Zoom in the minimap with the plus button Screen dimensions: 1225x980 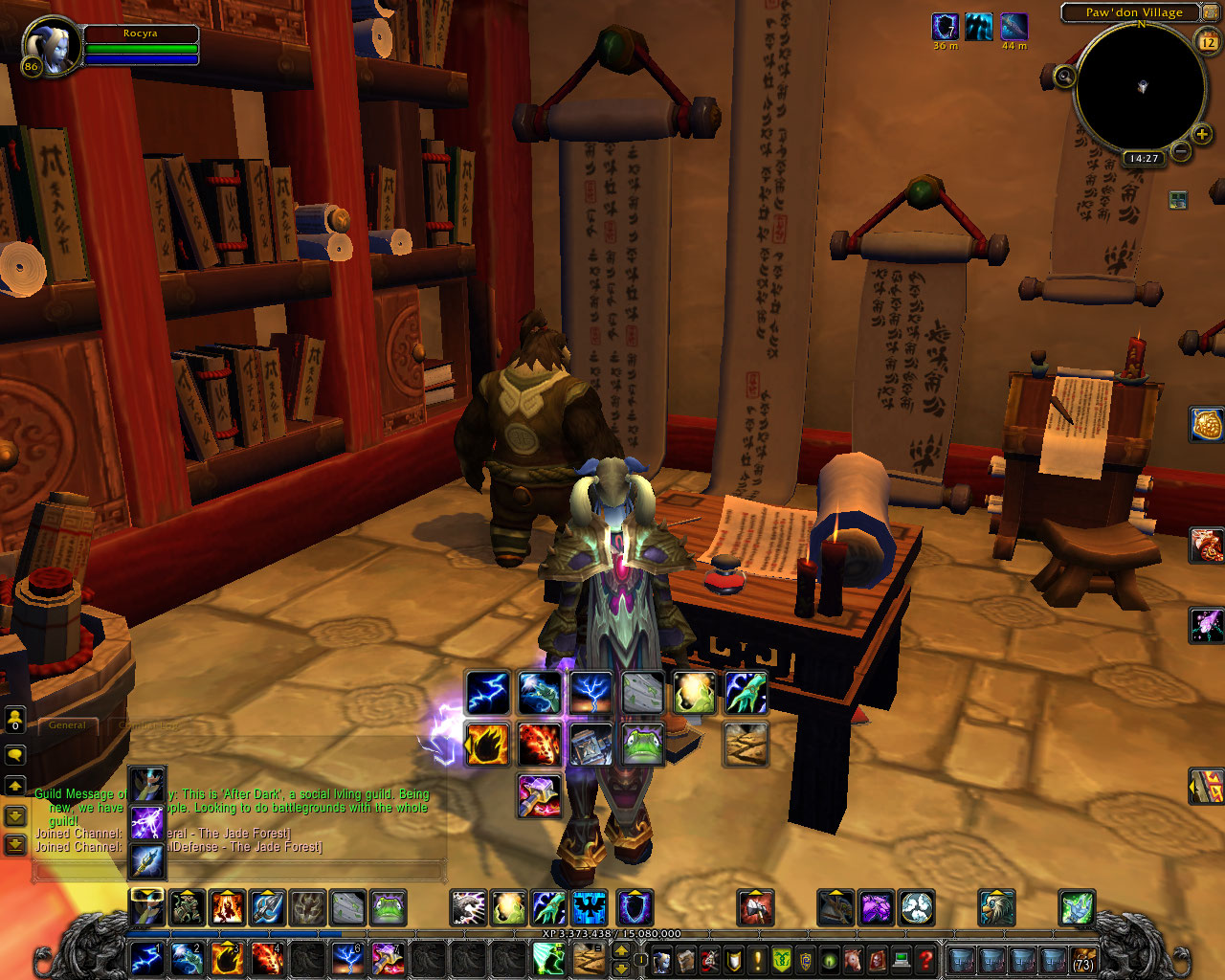(1202, 135)
